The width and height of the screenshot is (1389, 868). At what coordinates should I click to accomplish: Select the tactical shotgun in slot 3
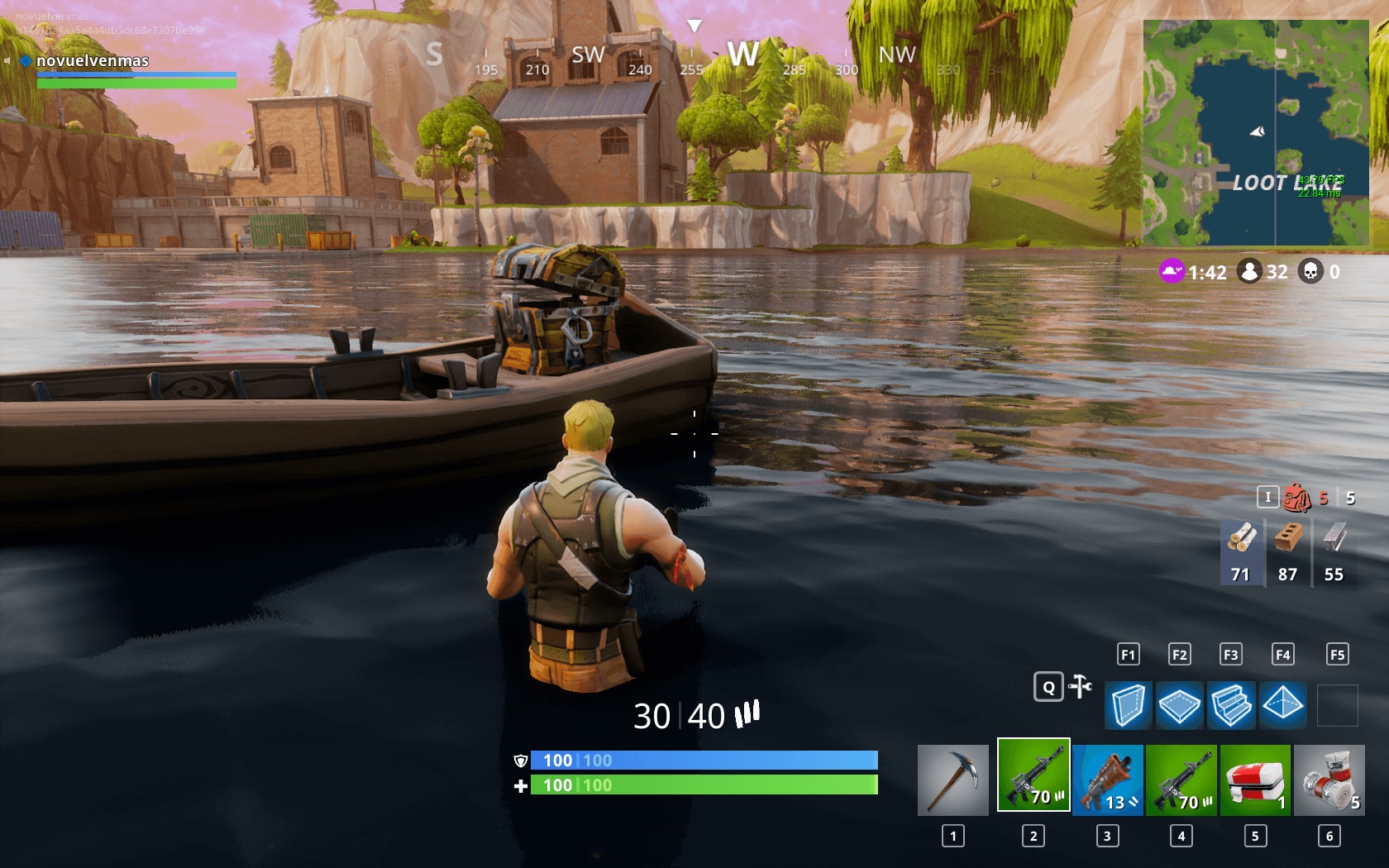1108,780
